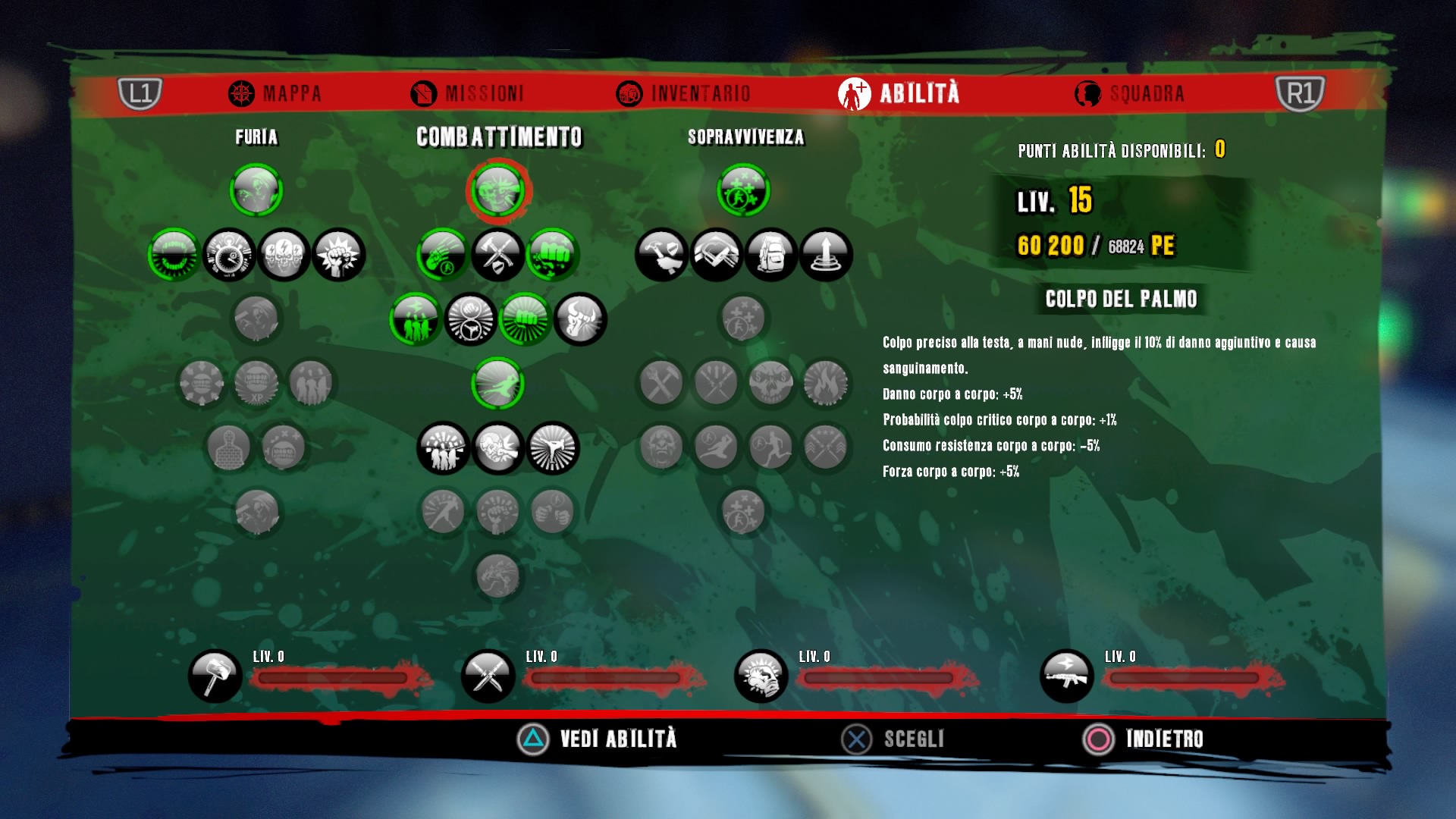Select the backpack skill in Sopravvivenza
Screen dimensions: 1456x819
770,255
